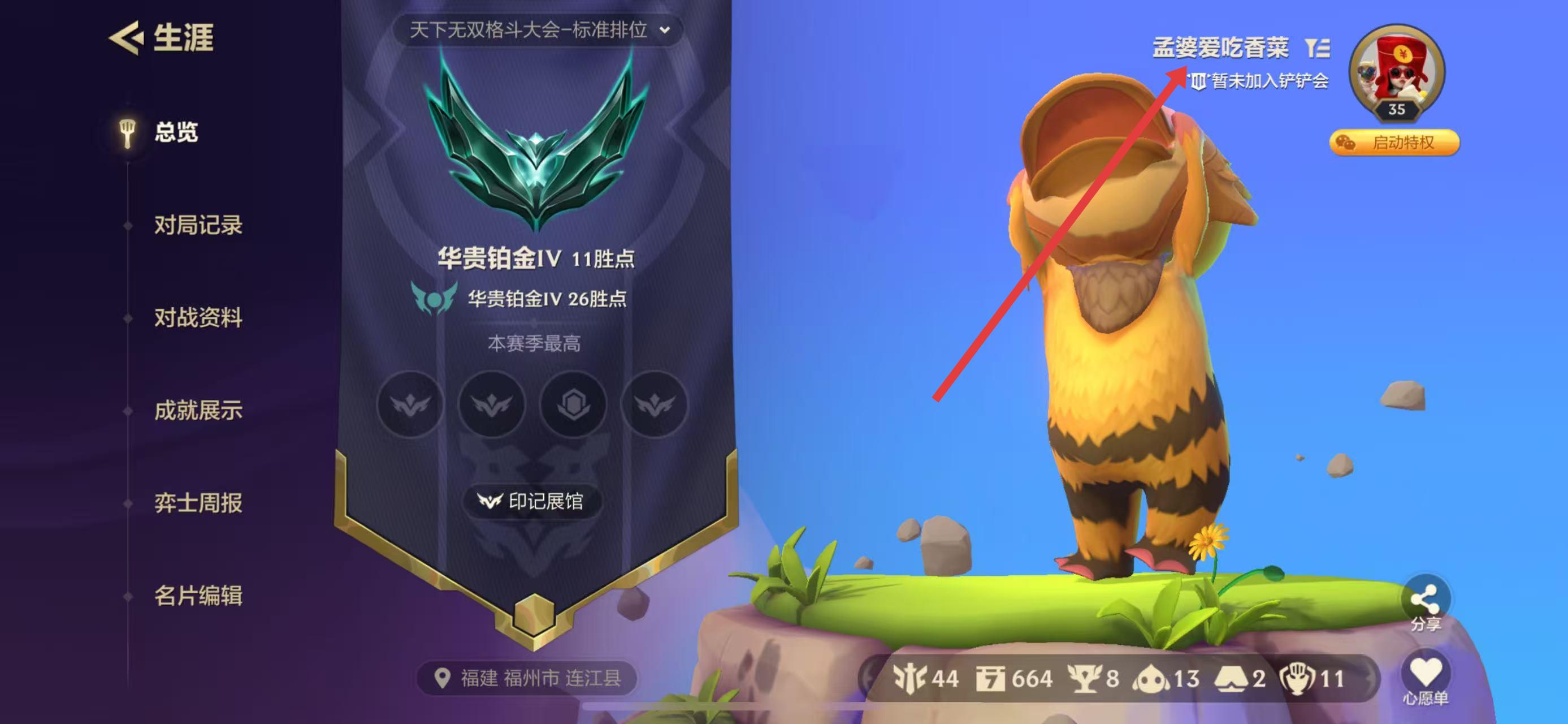Click the 暂未加入铲铲会 guild label
The width and height of the screenshot is (1568, 724).
1260,81
